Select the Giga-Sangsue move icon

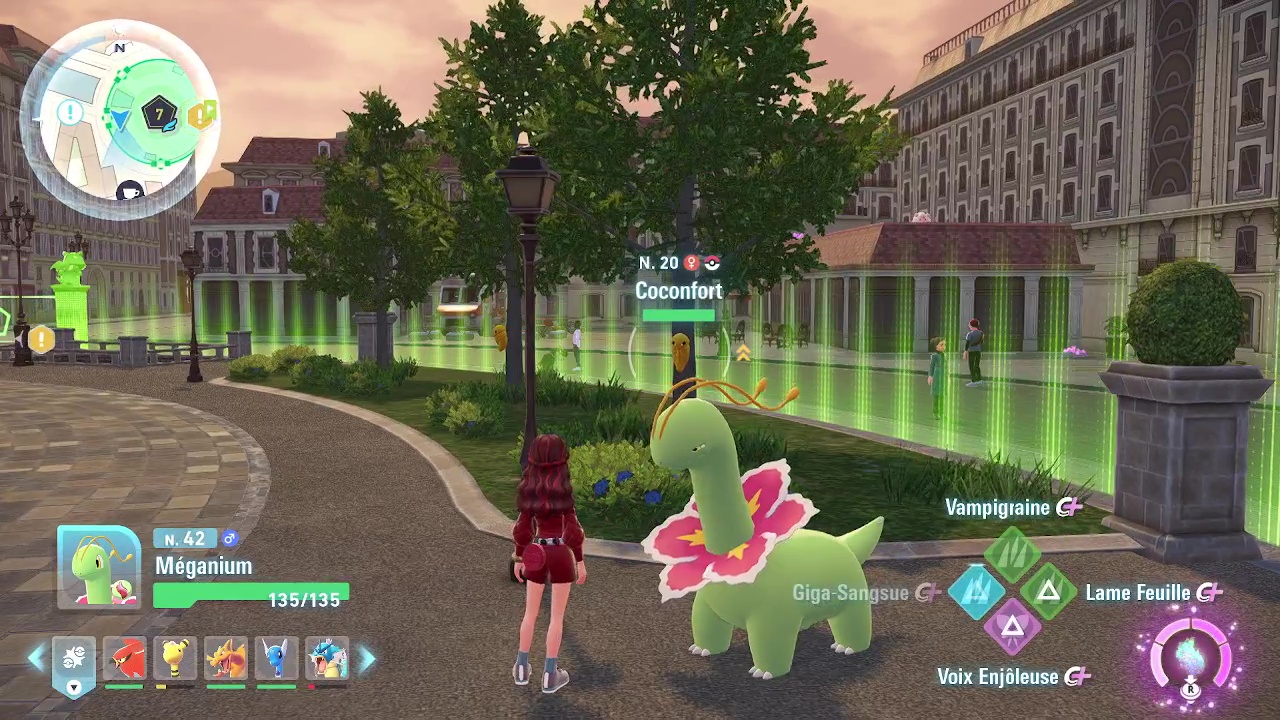pyautogui.click(x=977, y=592)
